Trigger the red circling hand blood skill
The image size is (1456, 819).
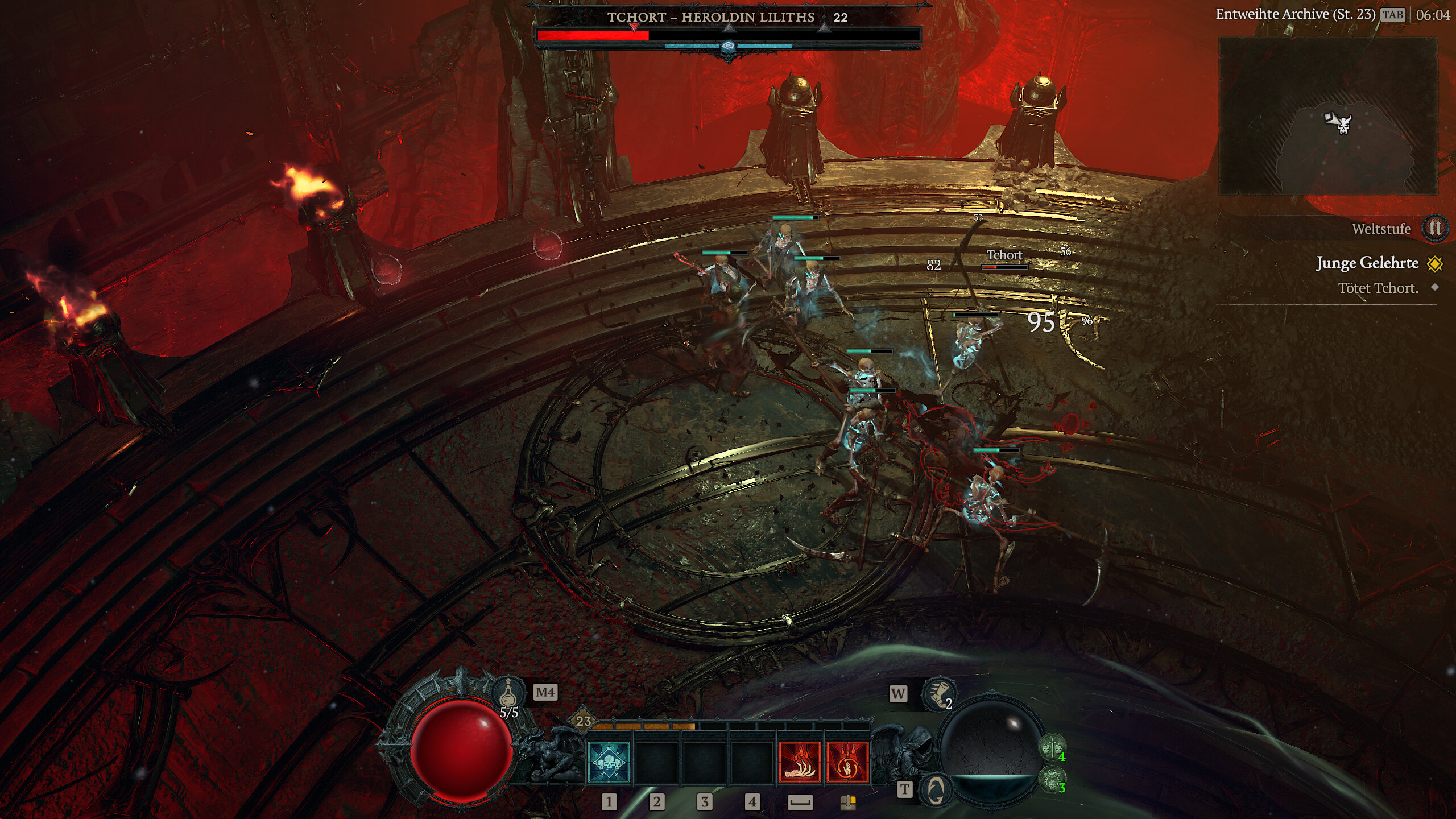coord(847,762)
